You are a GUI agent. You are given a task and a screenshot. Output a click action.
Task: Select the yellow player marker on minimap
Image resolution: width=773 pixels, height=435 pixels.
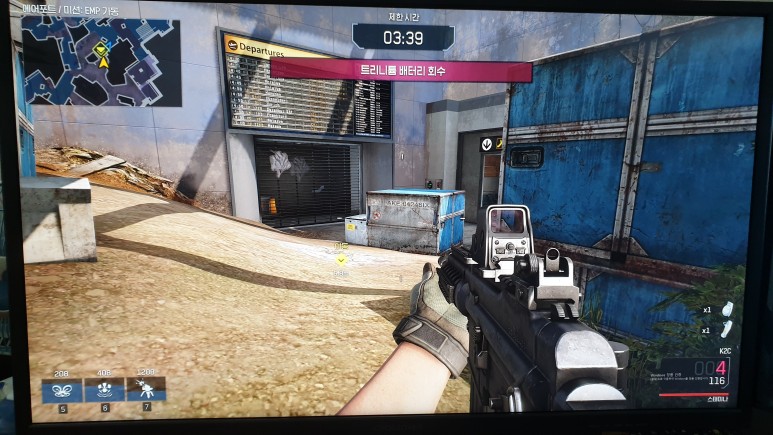point(102,53)
